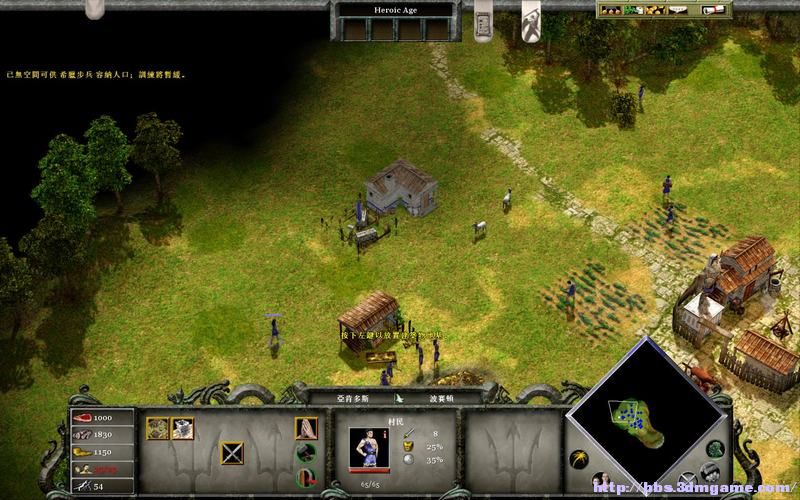800x500 pixels.
Task: Open the military buildings construction menu
Action: (182, 428)
